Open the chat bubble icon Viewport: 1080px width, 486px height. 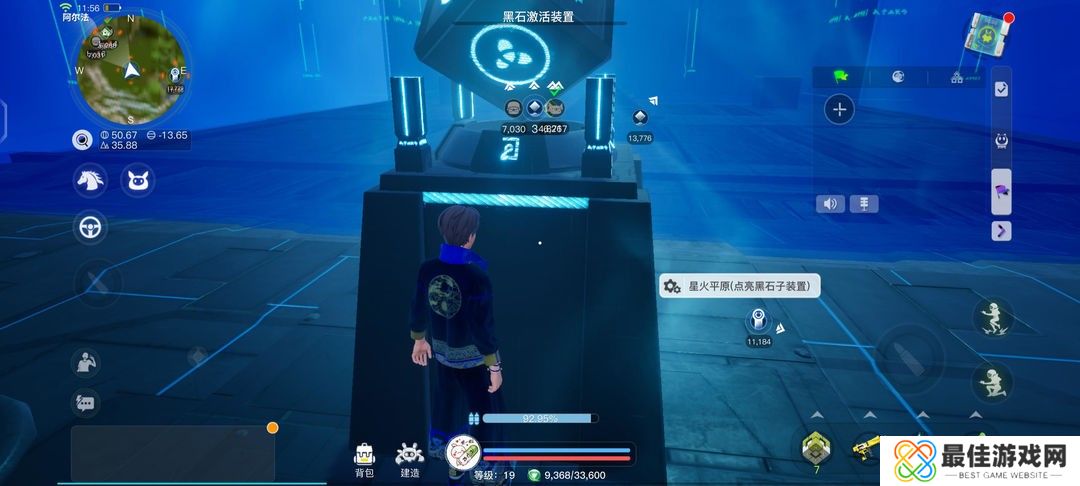[x=85, y=403]
